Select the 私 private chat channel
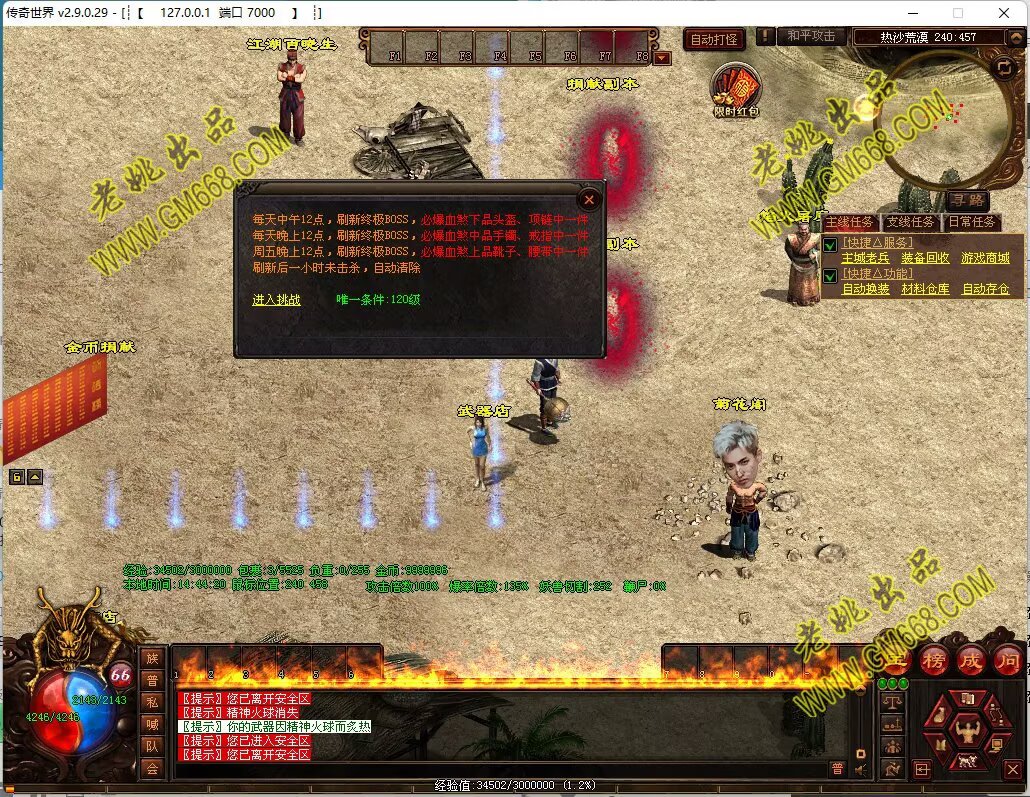Screen dimensions: 1030x797 tap(152, 702)
